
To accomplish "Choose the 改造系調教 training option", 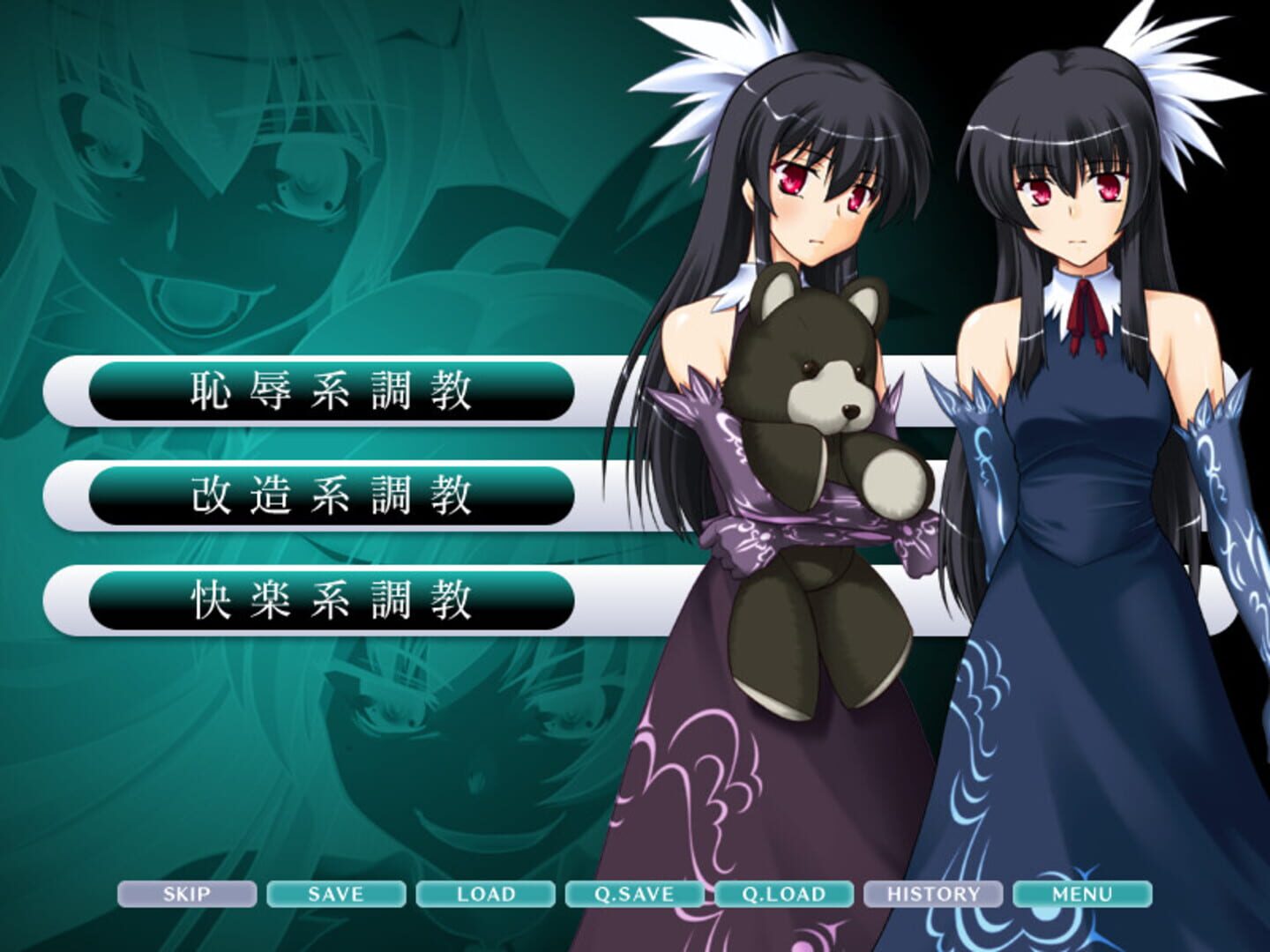I will click(x=331, y=496).
